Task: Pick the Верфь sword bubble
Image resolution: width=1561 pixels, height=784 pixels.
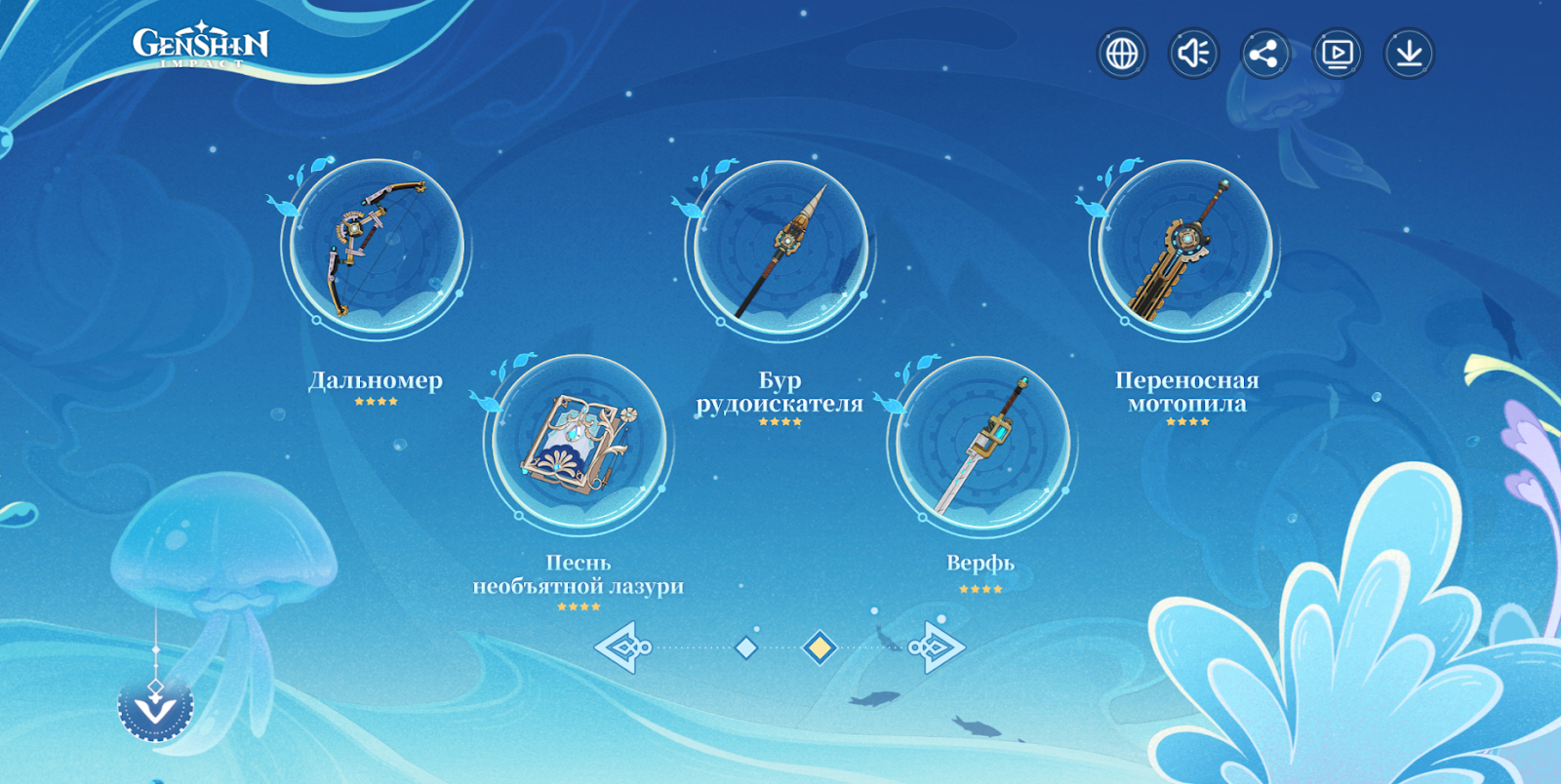Action: pyautogui.click(x=982, y=444)
